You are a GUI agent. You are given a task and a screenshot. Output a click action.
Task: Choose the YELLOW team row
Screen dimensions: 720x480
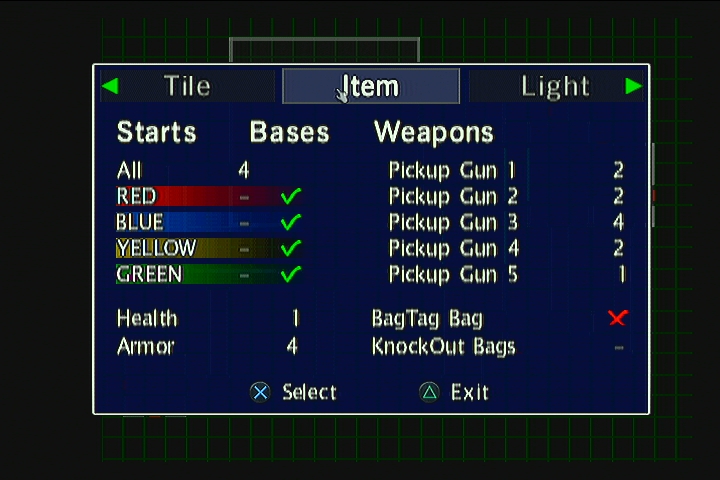click(156, 248)
